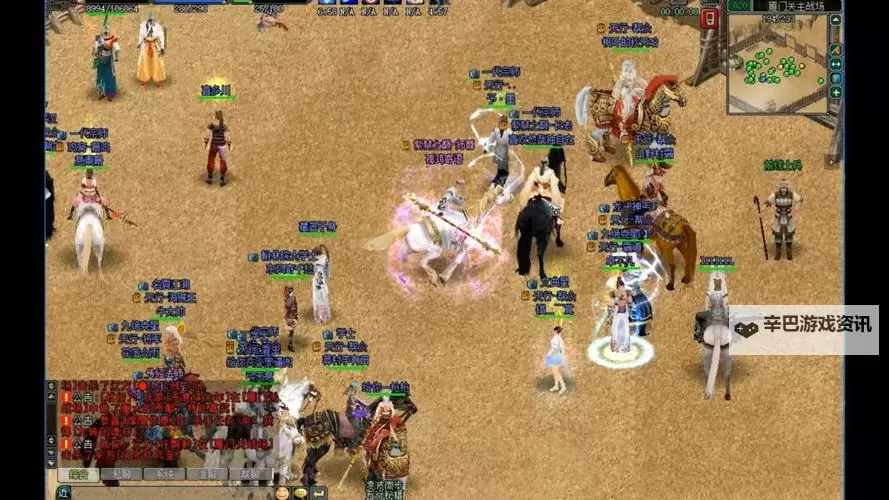Click the speech bubble chat icon
The image size is (889, 500).
[300, 492]
